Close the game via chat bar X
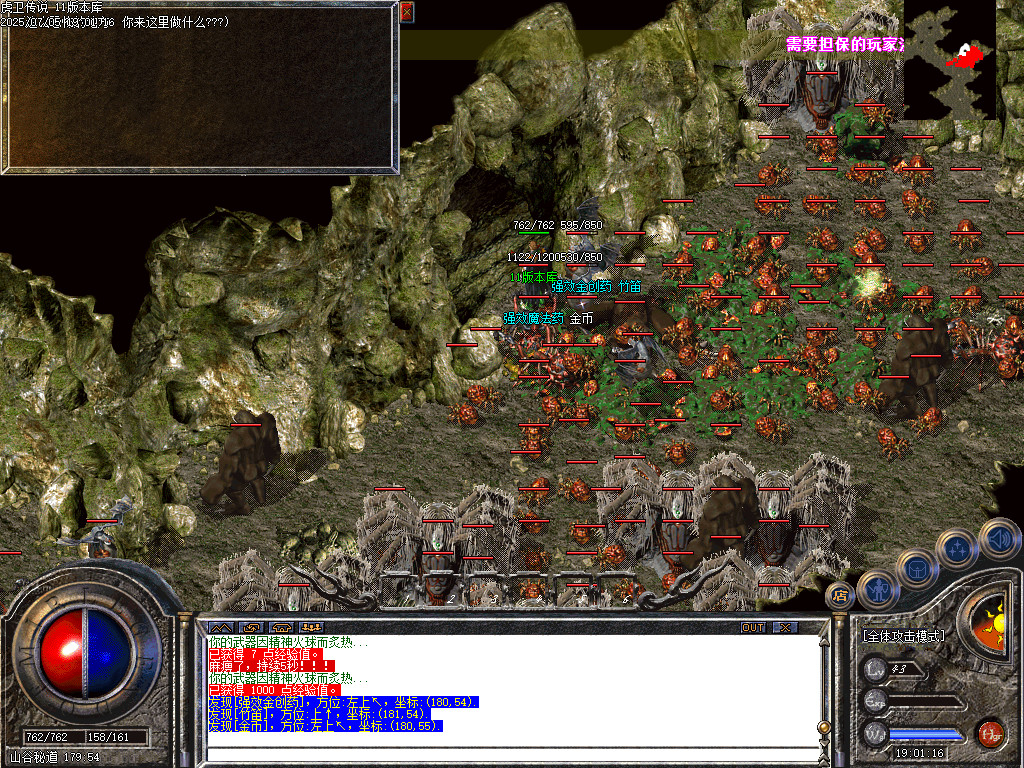The image size is (1024, 768). [786, 628]
